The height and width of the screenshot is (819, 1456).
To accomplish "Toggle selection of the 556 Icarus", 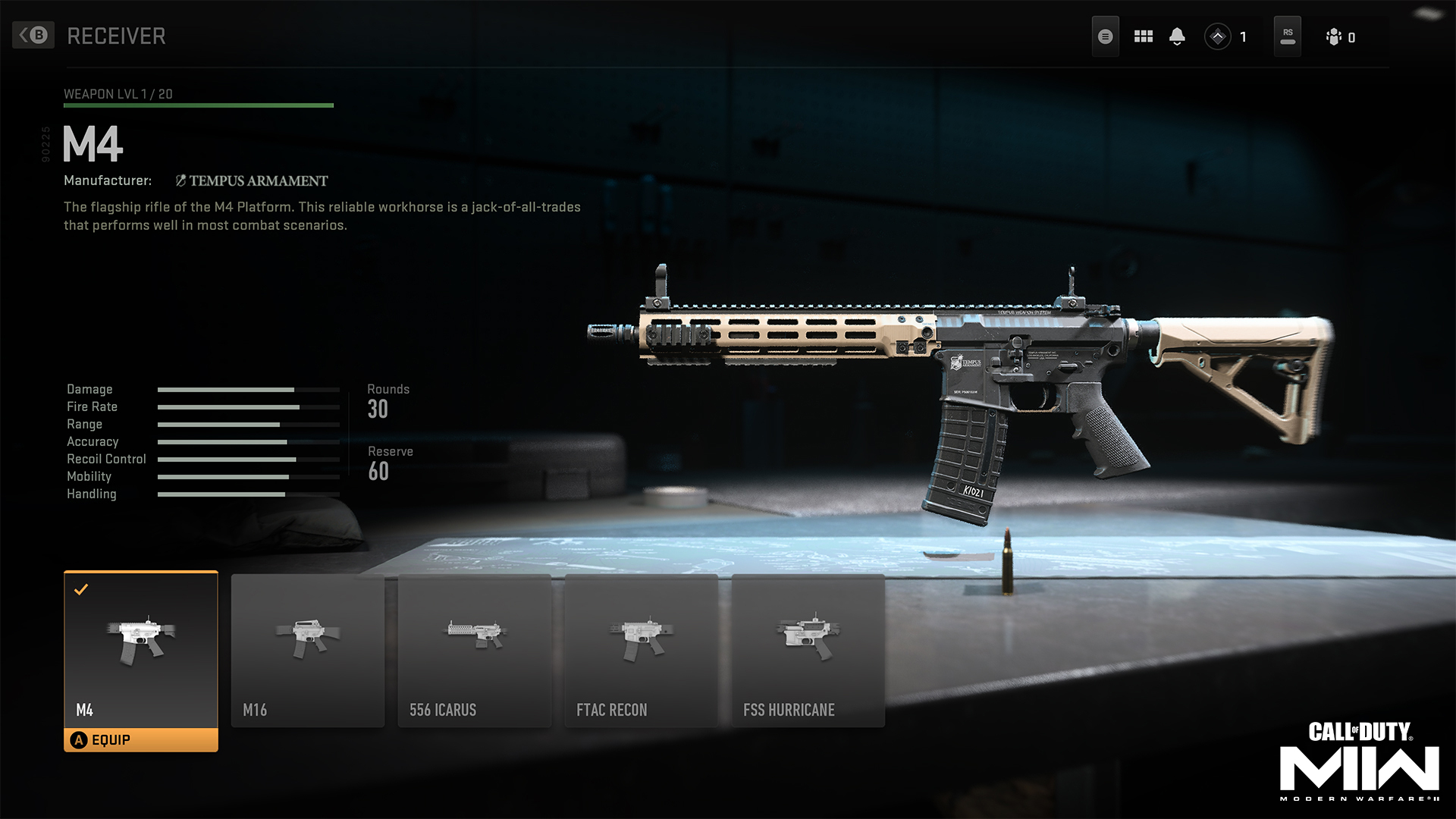I will (x=474, y=650).
